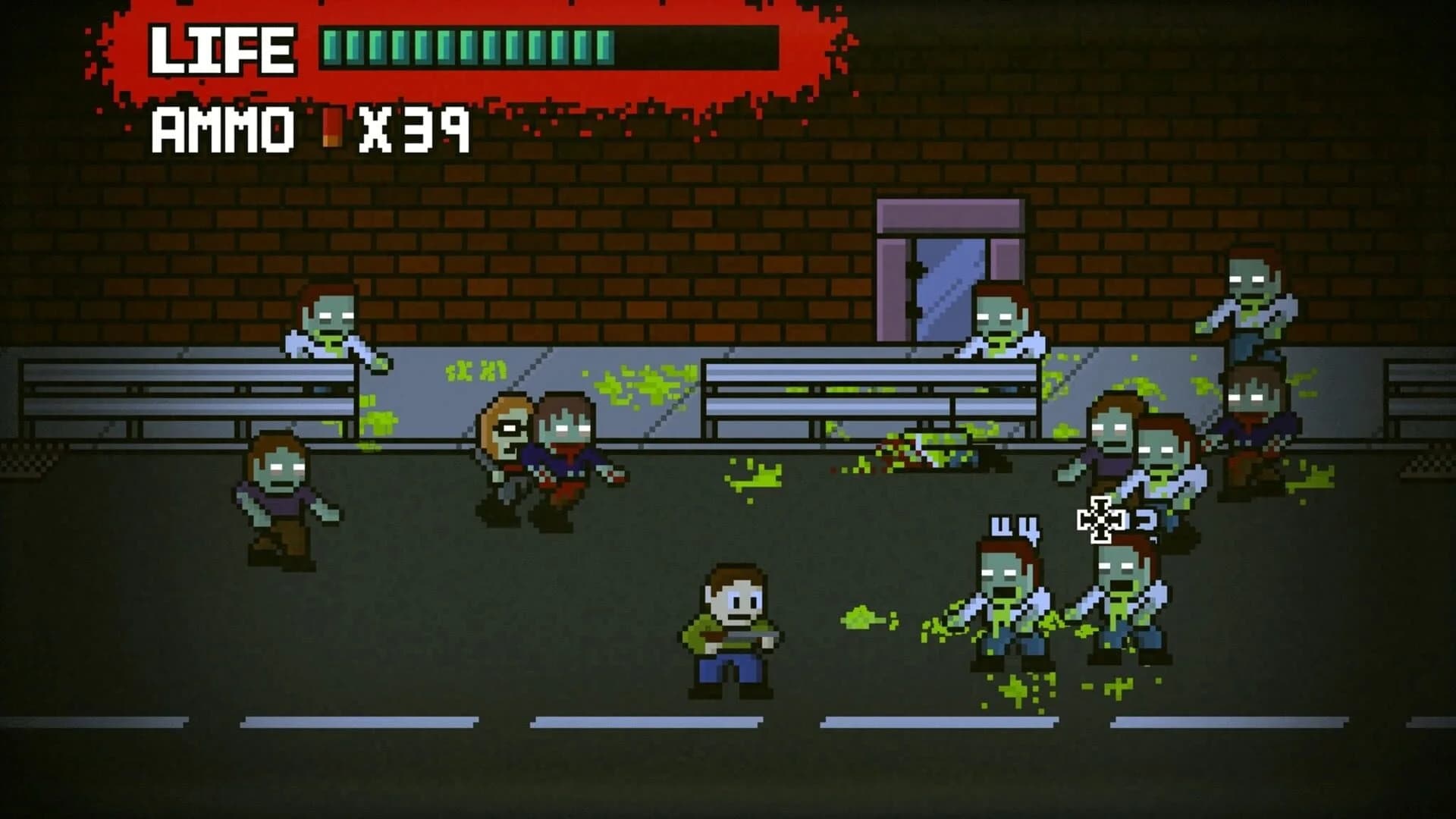Click the zombie under the crosshair

[x=1122, y=599]
